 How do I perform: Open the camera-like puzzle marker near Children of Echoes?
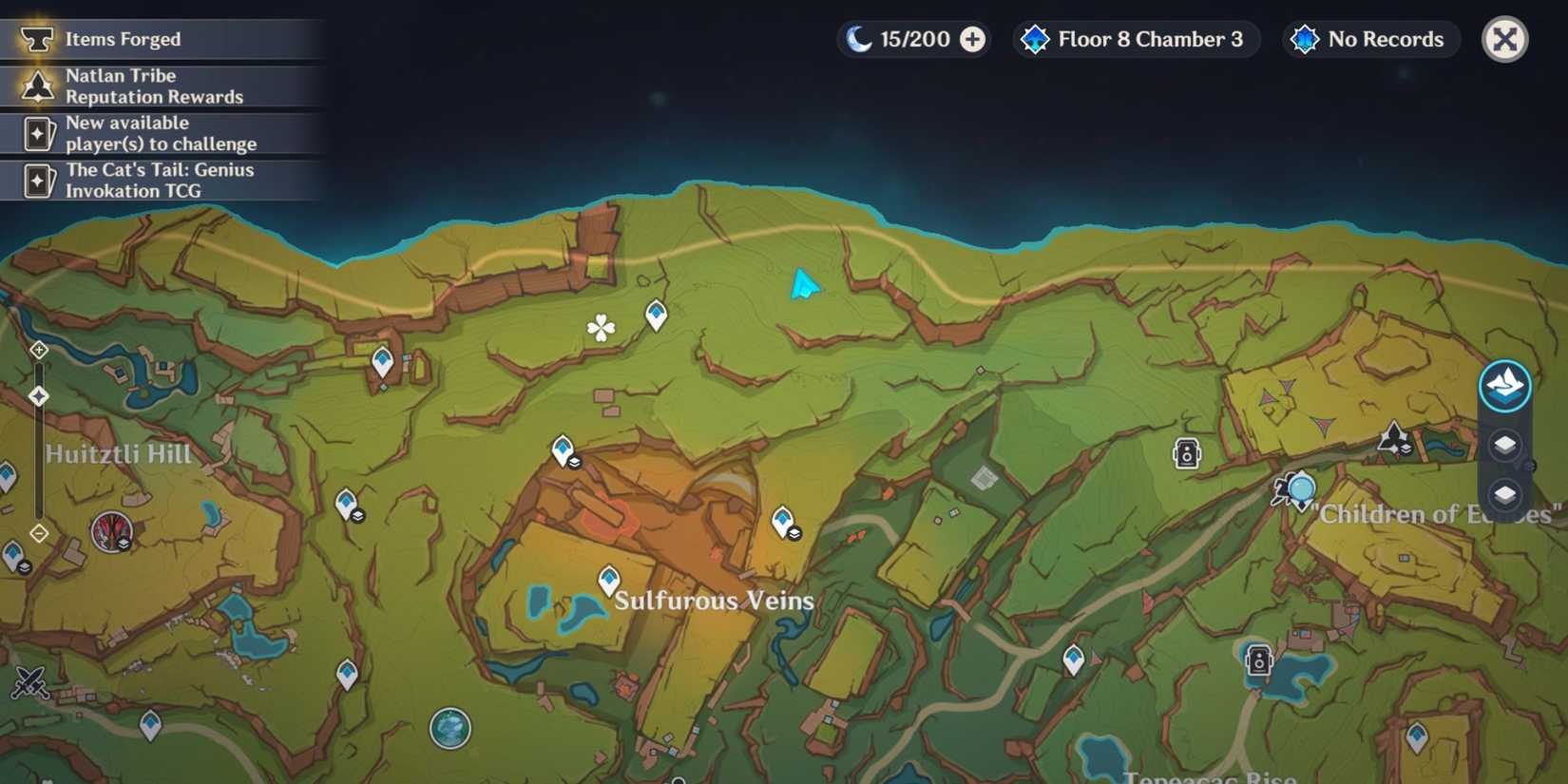pyautogui.click(x=1186, y=453)
